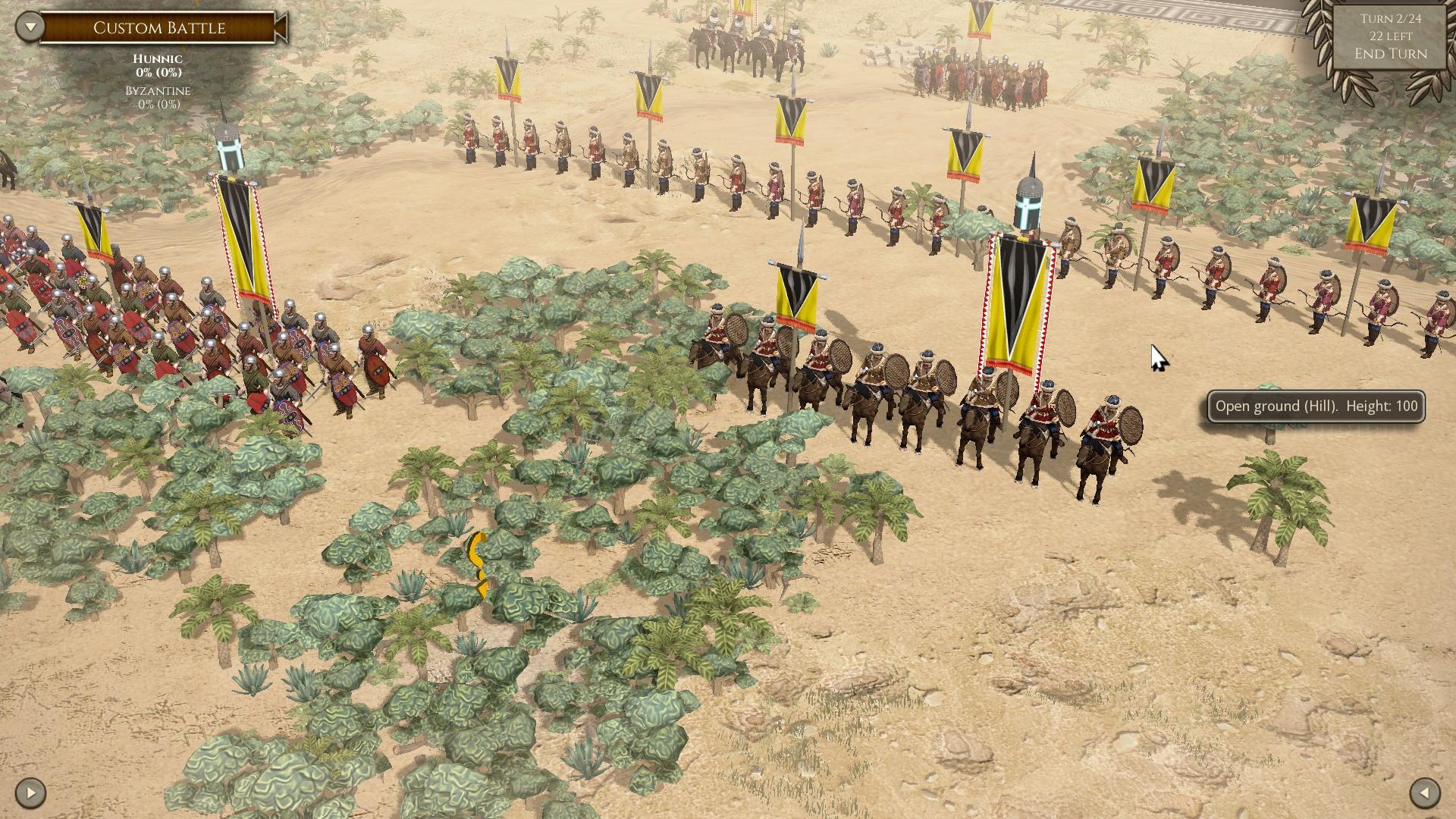
Task: Click the Byzantine 0% percentage readout
Action: tap(157, 106)
